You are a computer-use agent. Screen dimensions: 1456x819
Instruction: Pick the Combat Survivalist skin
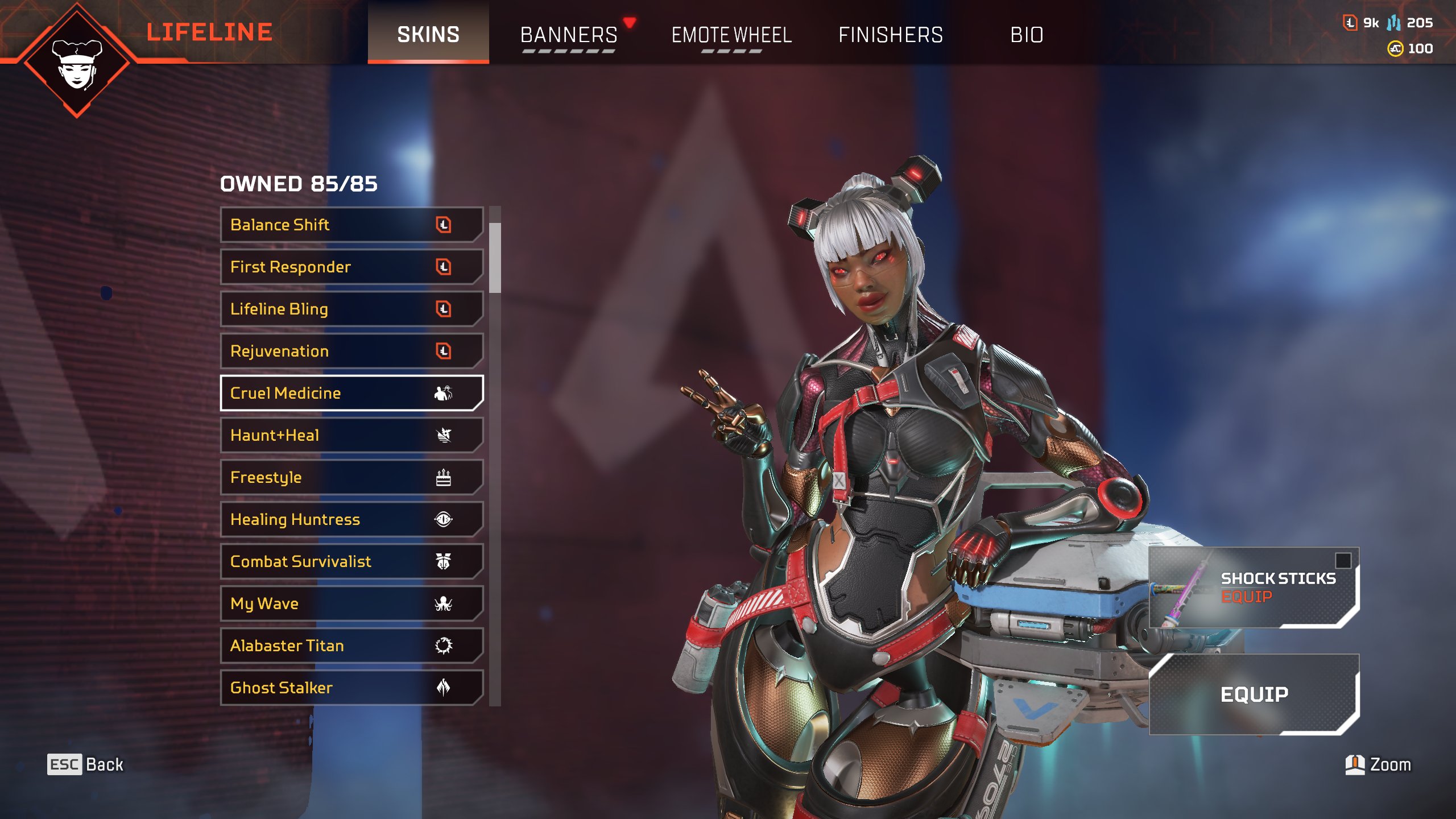pos(351,561)
